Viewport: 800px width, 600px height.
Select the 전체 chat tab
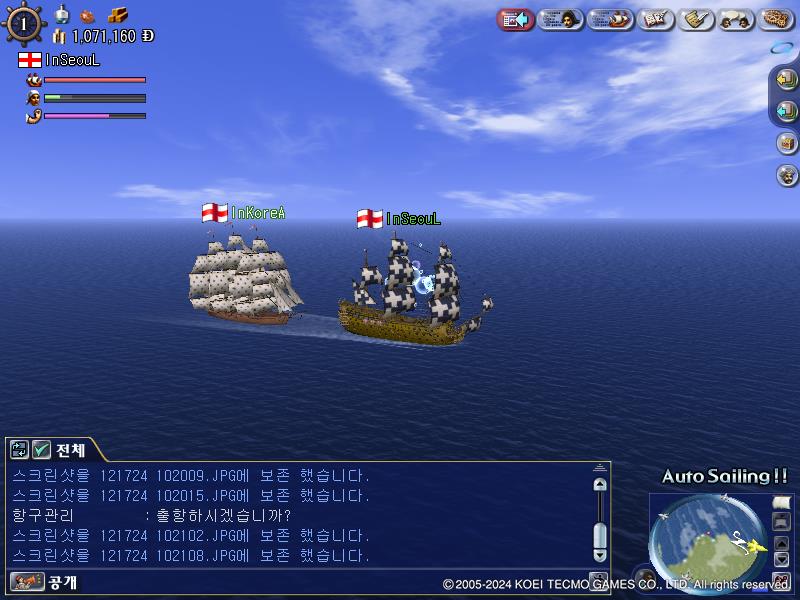70,450
